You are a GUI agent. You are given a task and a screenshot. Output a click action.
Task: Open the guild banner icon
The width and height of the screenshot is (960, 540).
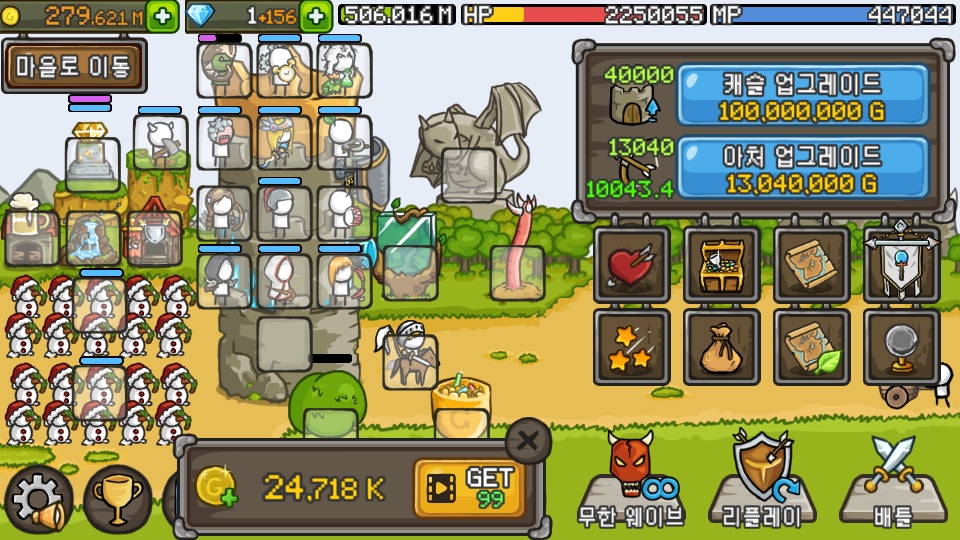point(901,265)
